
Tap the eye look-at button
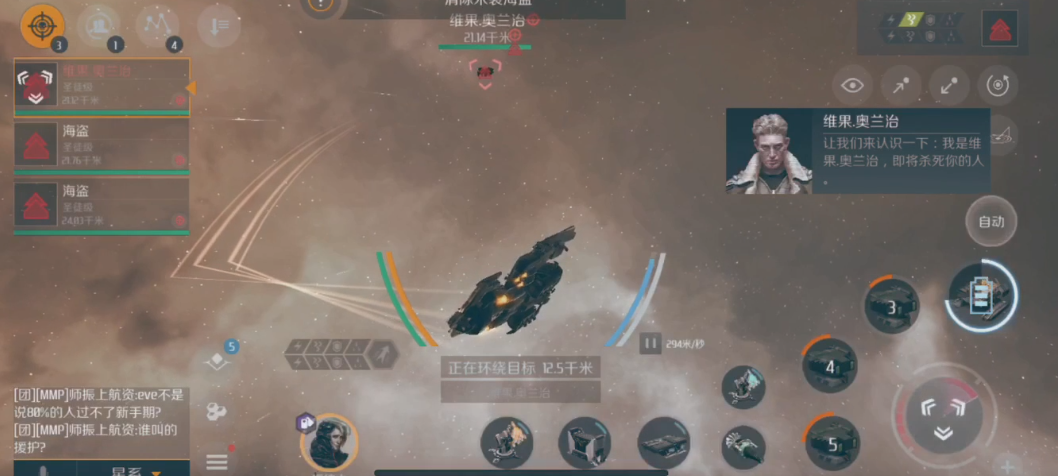852,86
